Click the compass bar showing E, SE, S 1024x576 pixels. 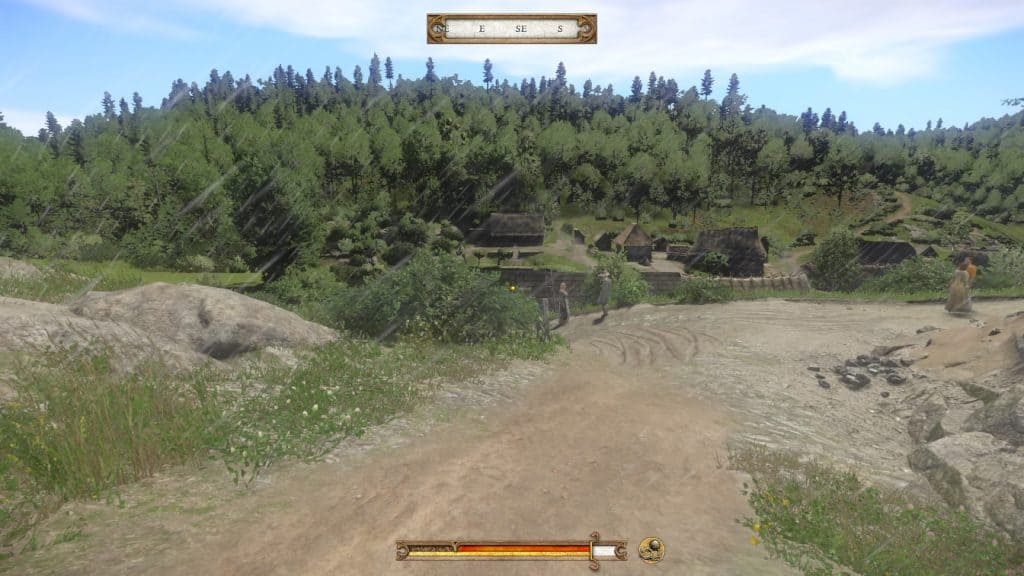click(511, 28)
